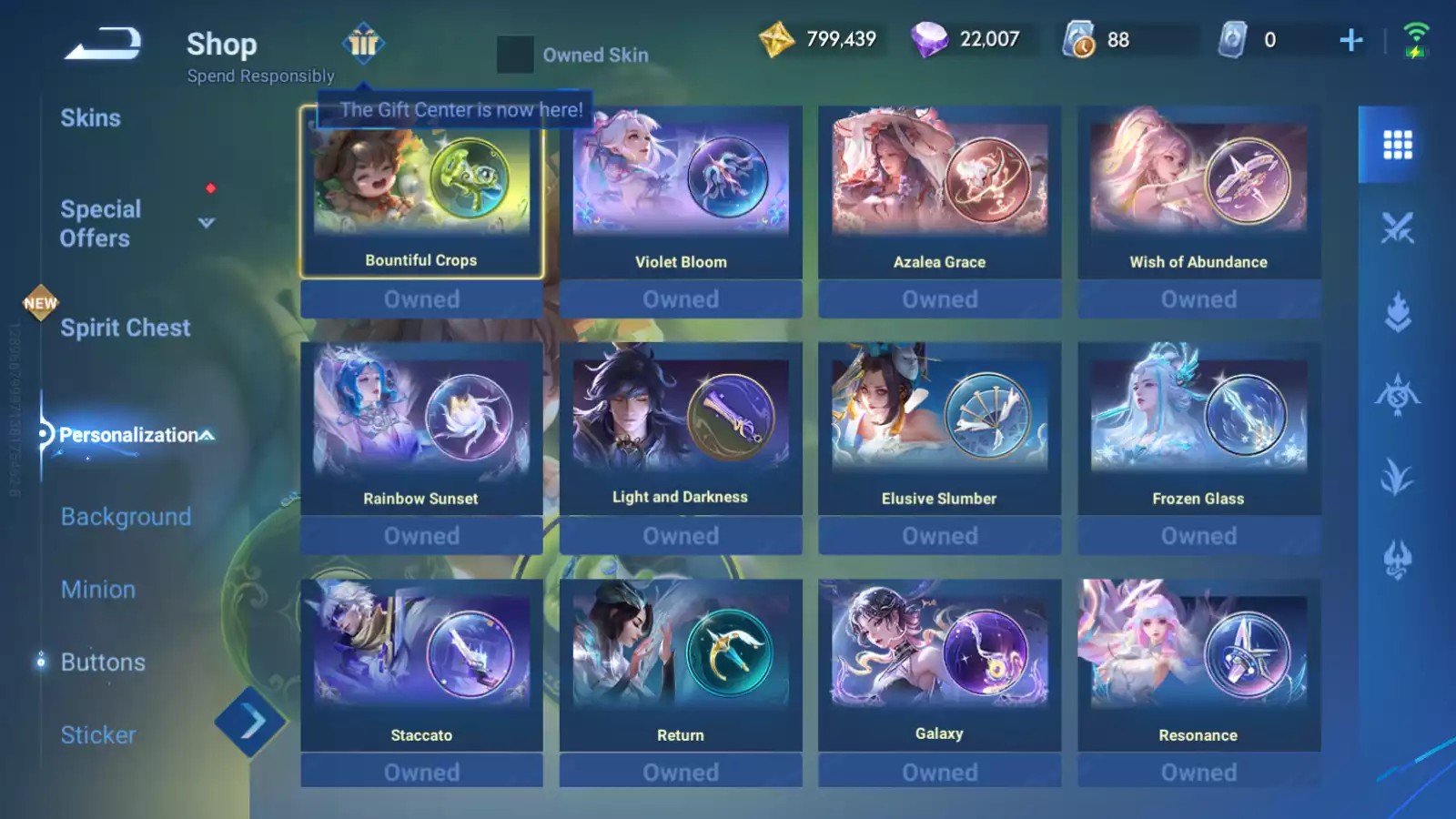Open the Sticker subcategory
Viewport: 1456px width, 819px height.
point(98,735)
